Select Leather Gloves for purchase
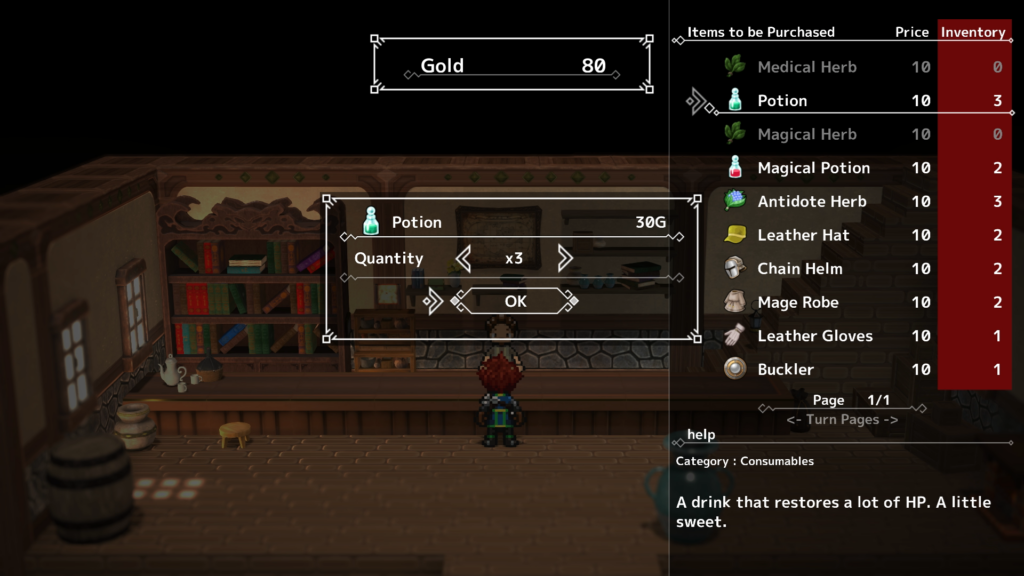This screenshot has width=1024, height=576. [x=814, y=336]
